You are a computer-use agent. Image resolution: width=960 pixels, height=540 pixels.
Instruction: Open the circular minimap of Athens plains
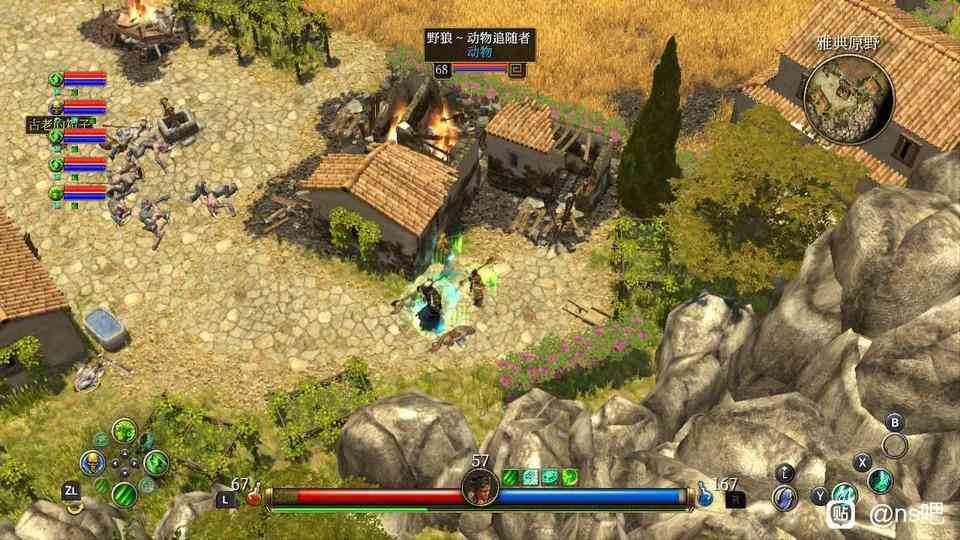point(847,85)
